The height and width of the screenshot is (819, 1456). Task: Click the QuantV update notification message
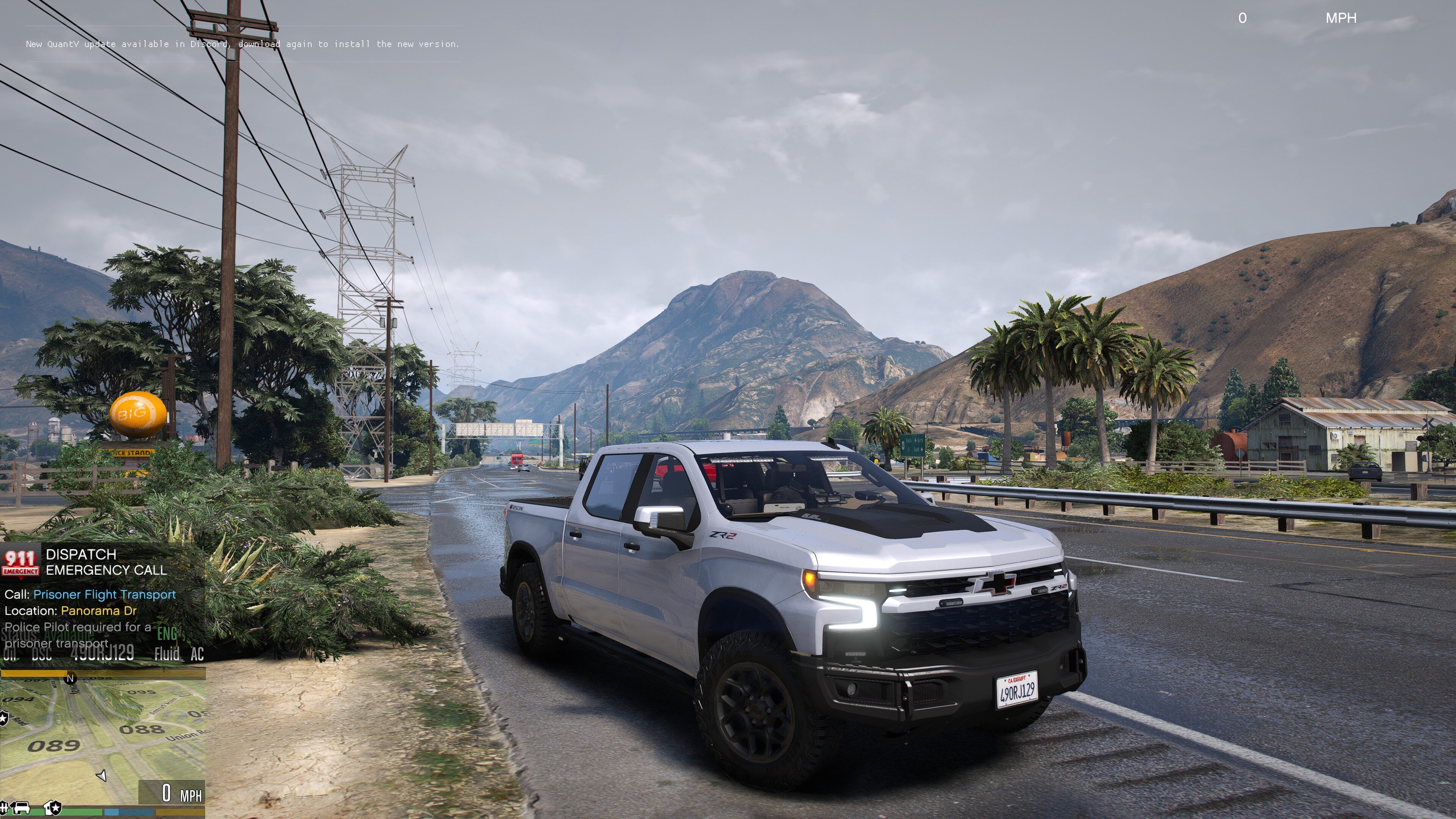(x=242, y=44)
